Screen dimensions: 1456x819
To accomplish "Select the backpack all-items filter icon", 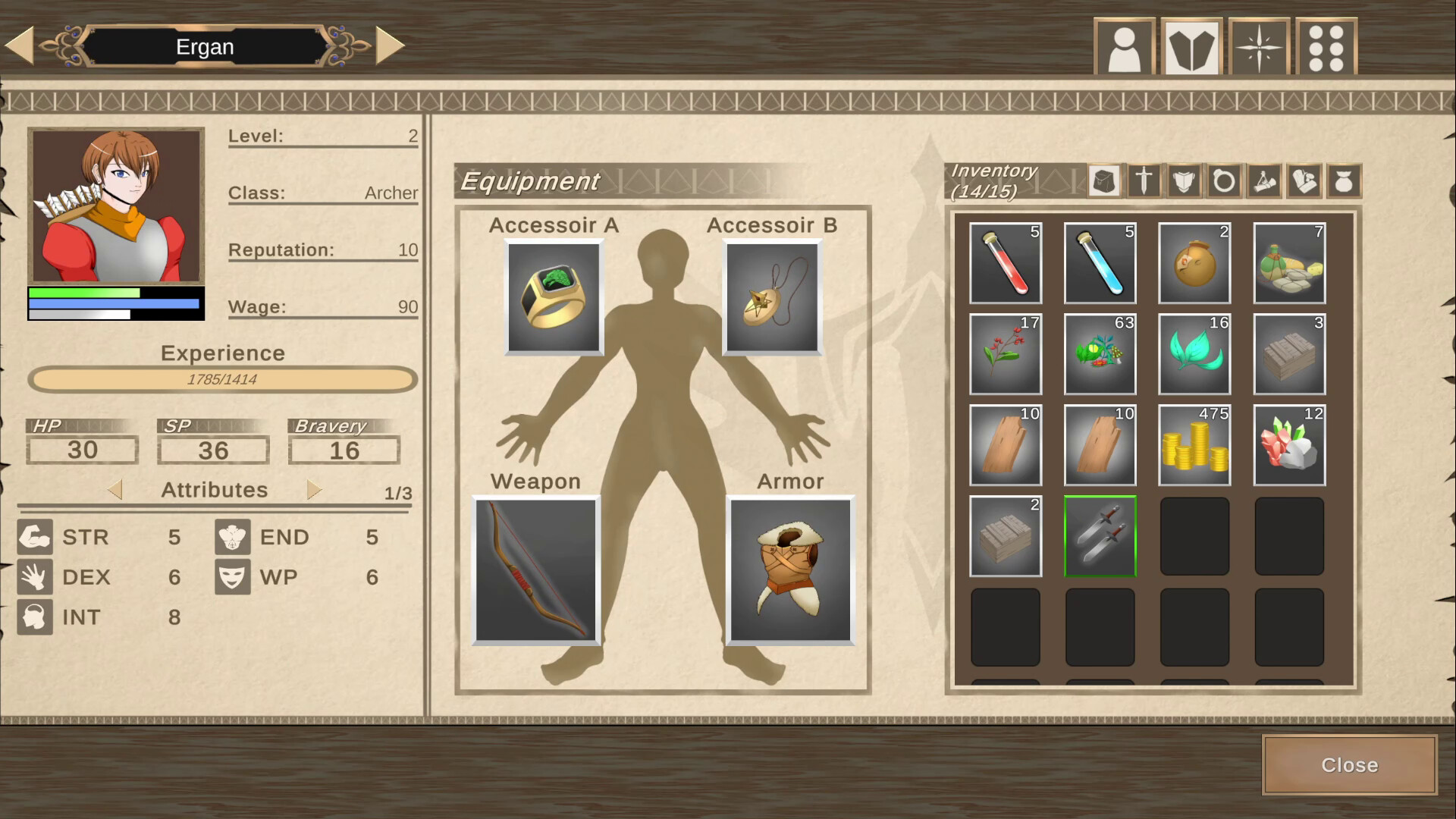I will pos(1104,180).
